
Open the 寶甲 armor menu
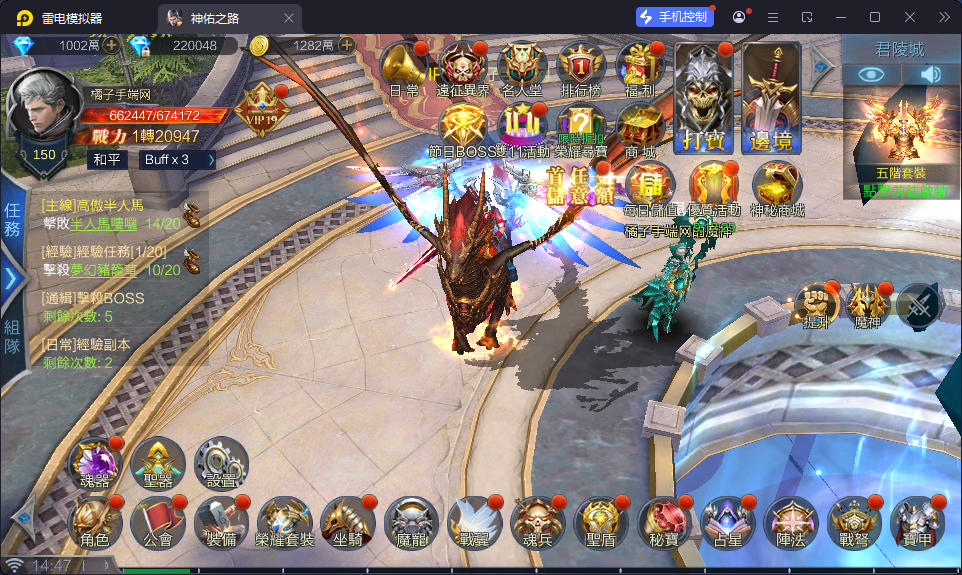pos(916,522)
